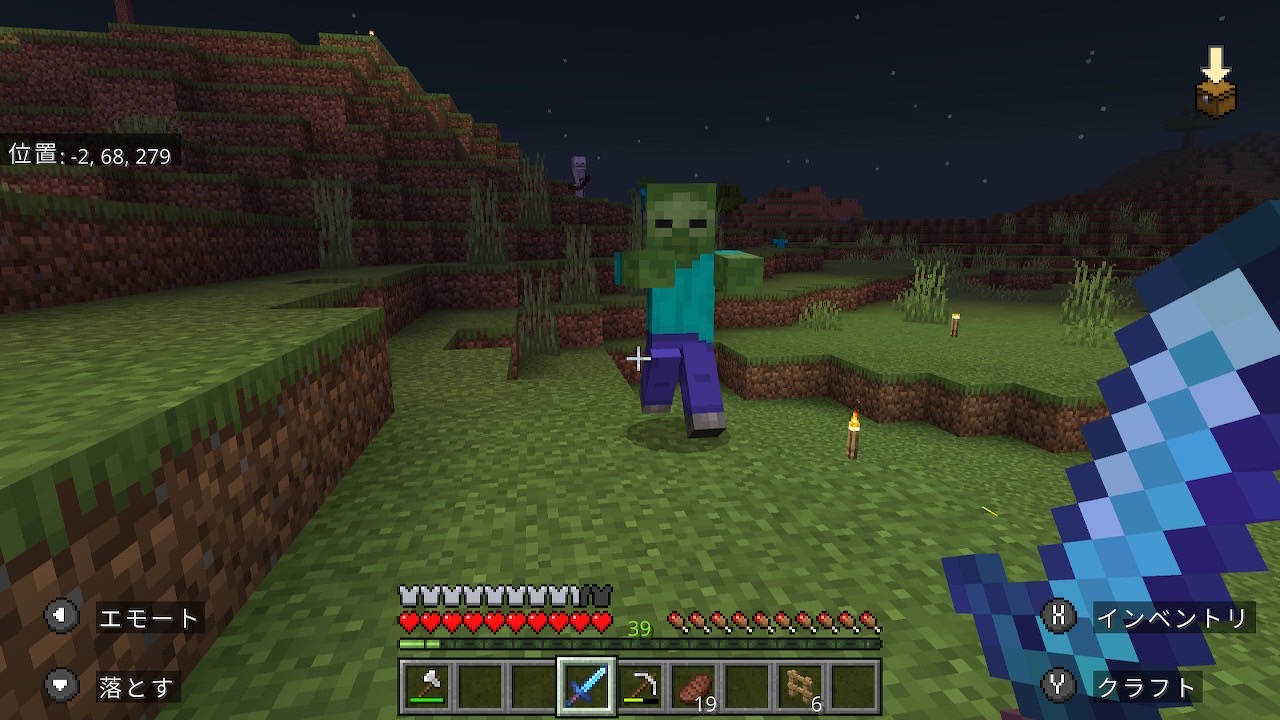Pick the wooden fence stack of 6
Viewport: 1280px width, 720px height.
(x=801, y=686)
